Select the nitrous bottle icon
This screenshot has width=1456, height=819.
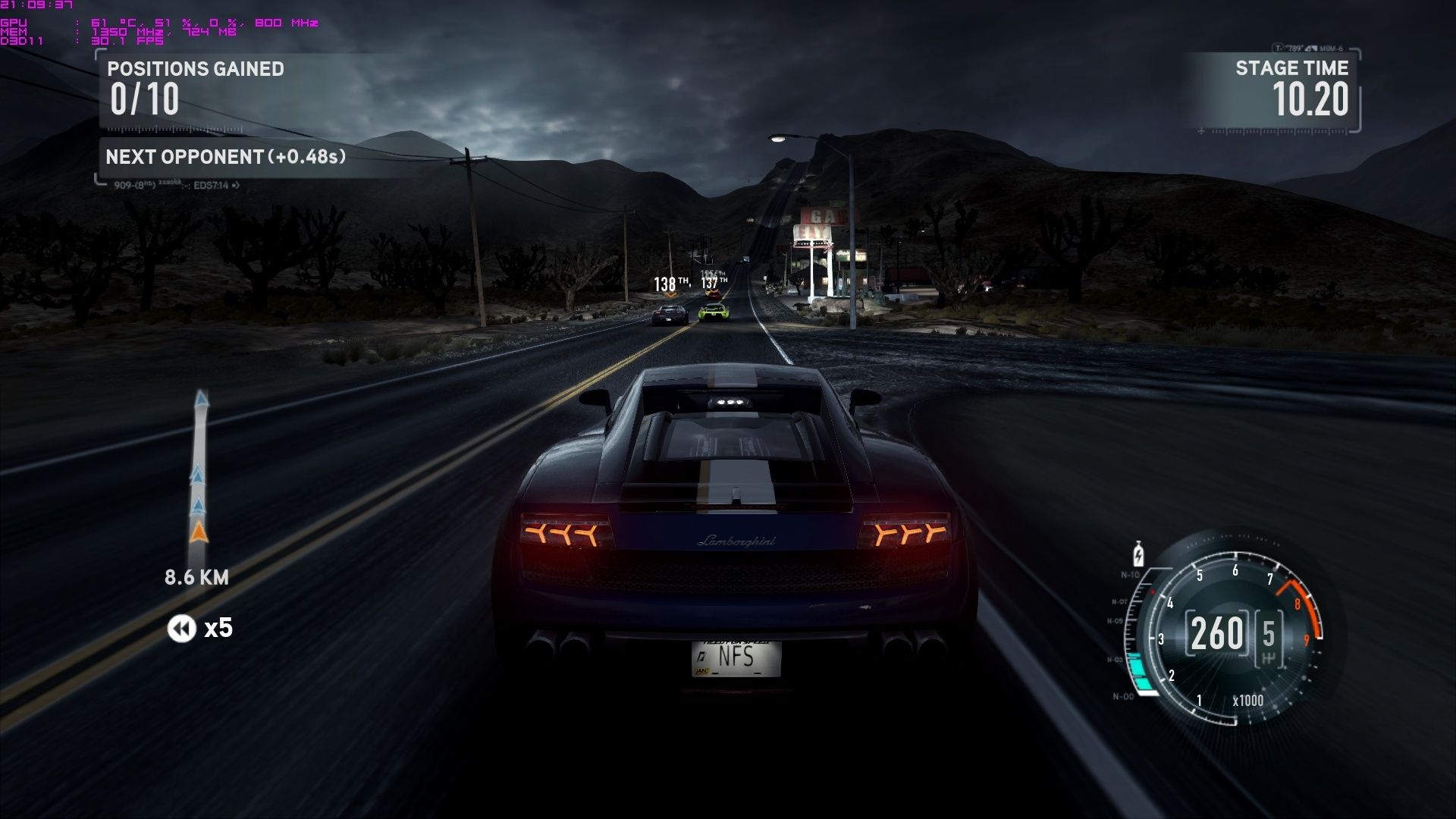pos(1137,554)
